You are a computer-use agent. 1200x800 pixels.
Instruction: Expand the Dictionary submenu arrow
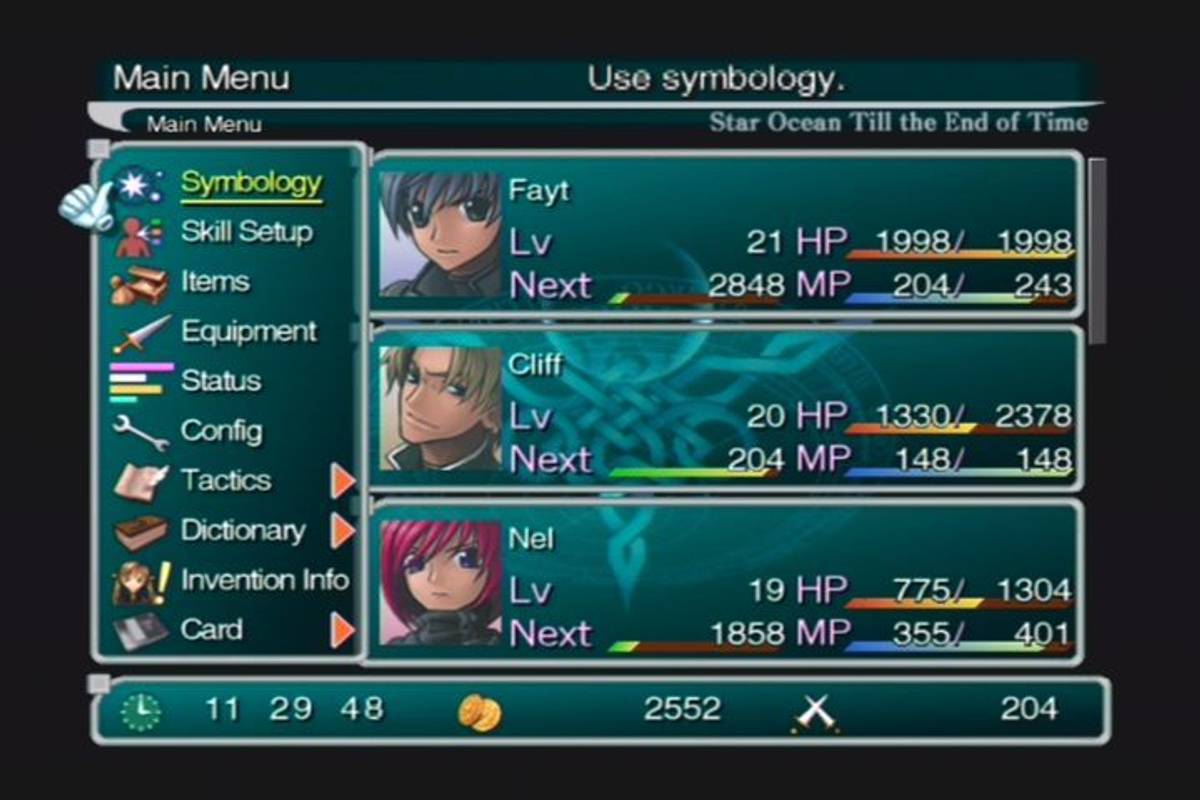tap(343, 531)
